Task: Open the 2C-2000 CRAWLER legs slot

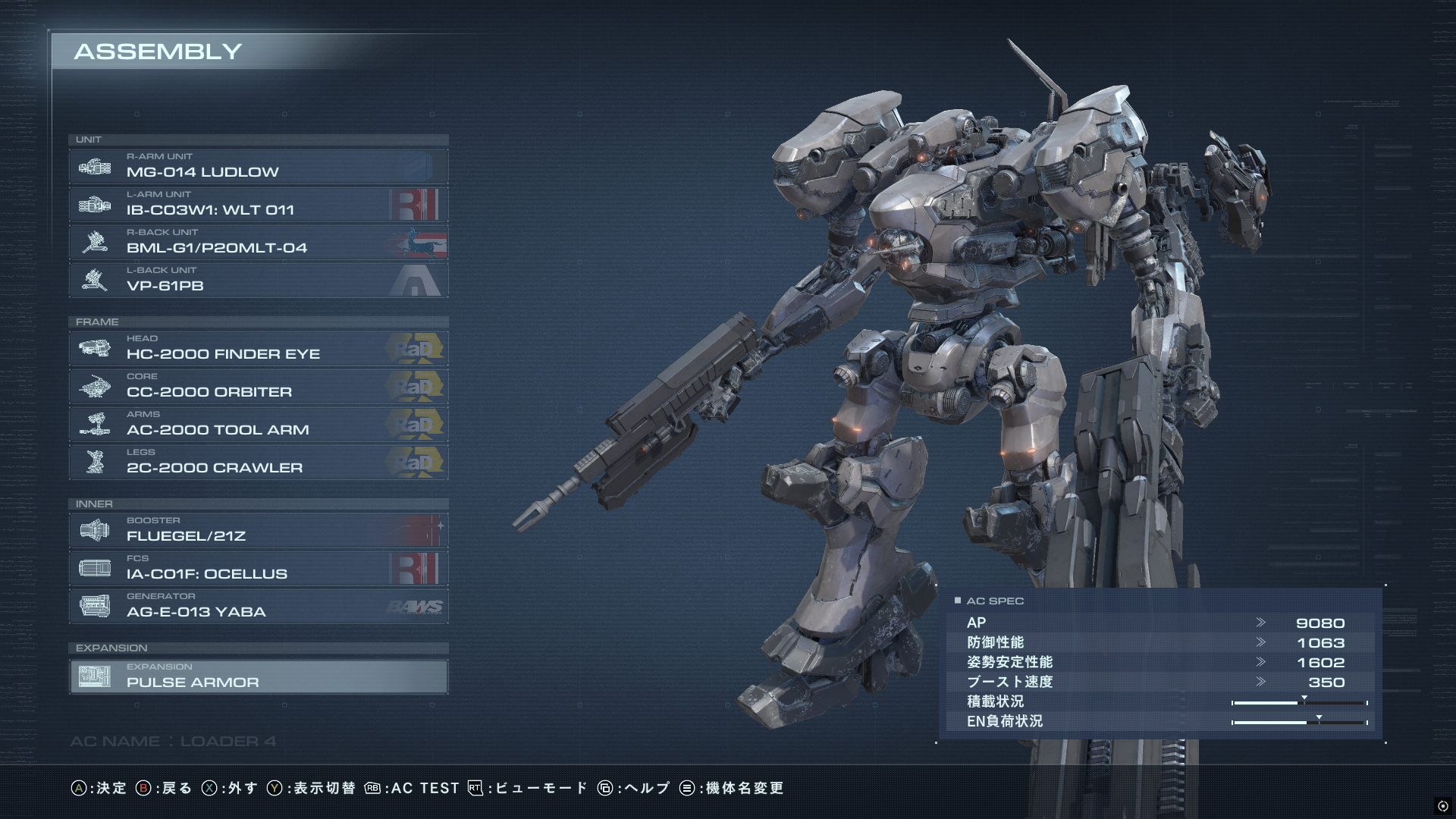Action: coord(258,462)
